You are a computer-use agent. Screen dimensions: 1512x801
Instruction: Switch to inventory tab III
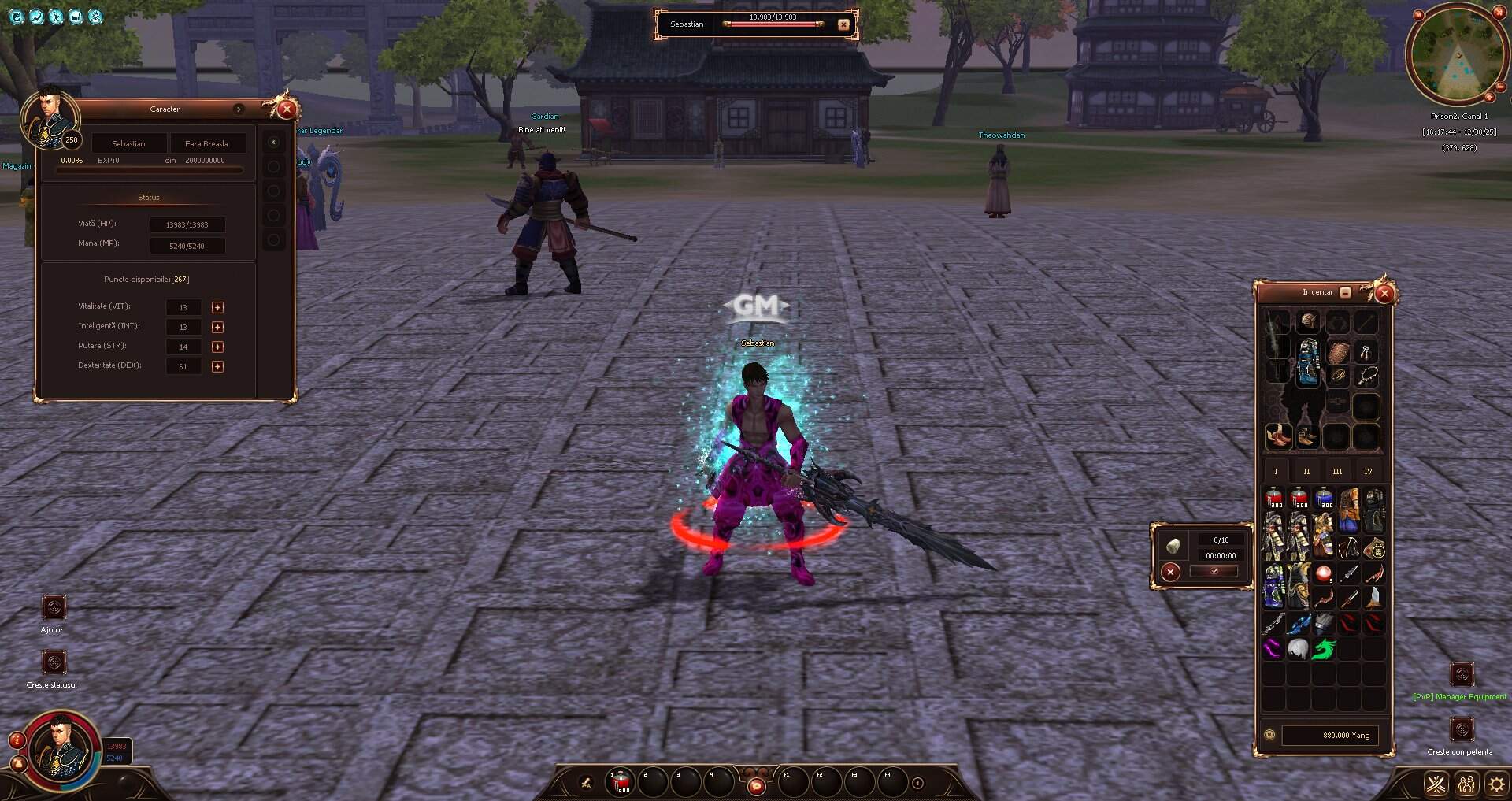point(1337,470)
